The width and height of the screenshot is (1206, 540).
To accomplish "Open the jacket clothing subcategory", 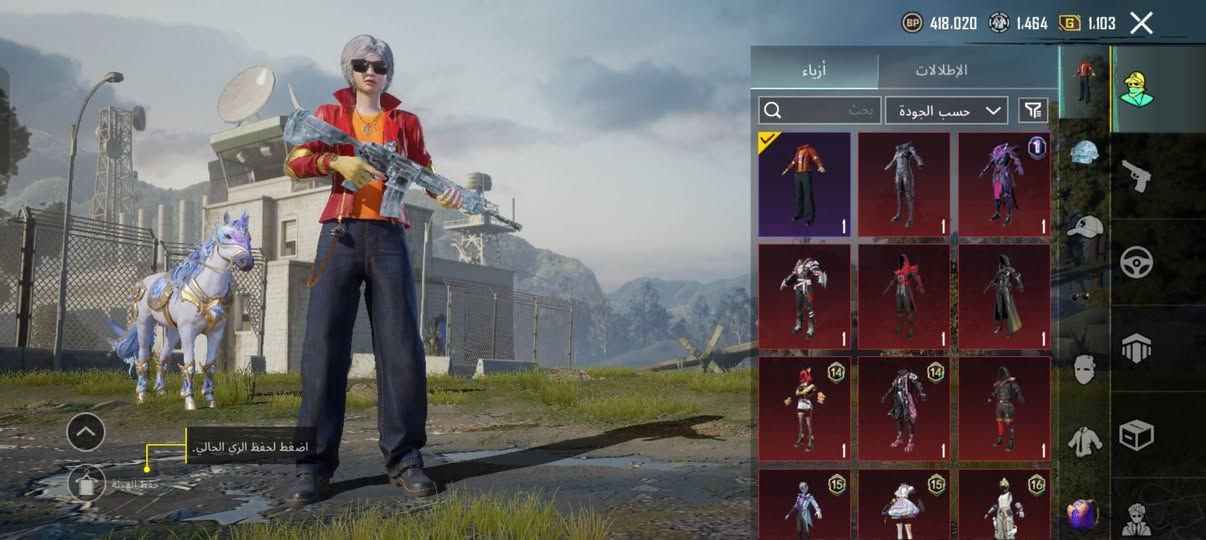I will click(1085, 440).
